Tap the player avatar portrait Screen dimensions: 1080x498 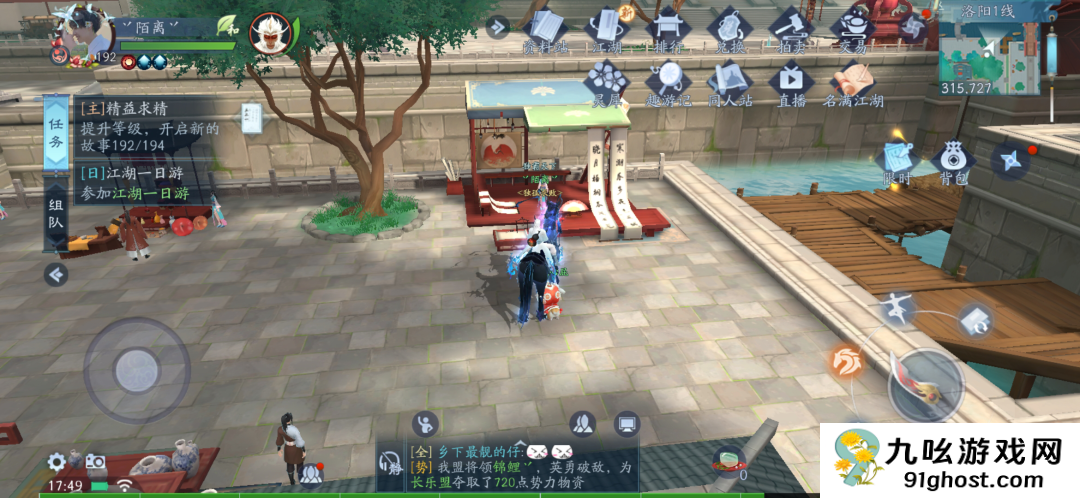point(88,32)
